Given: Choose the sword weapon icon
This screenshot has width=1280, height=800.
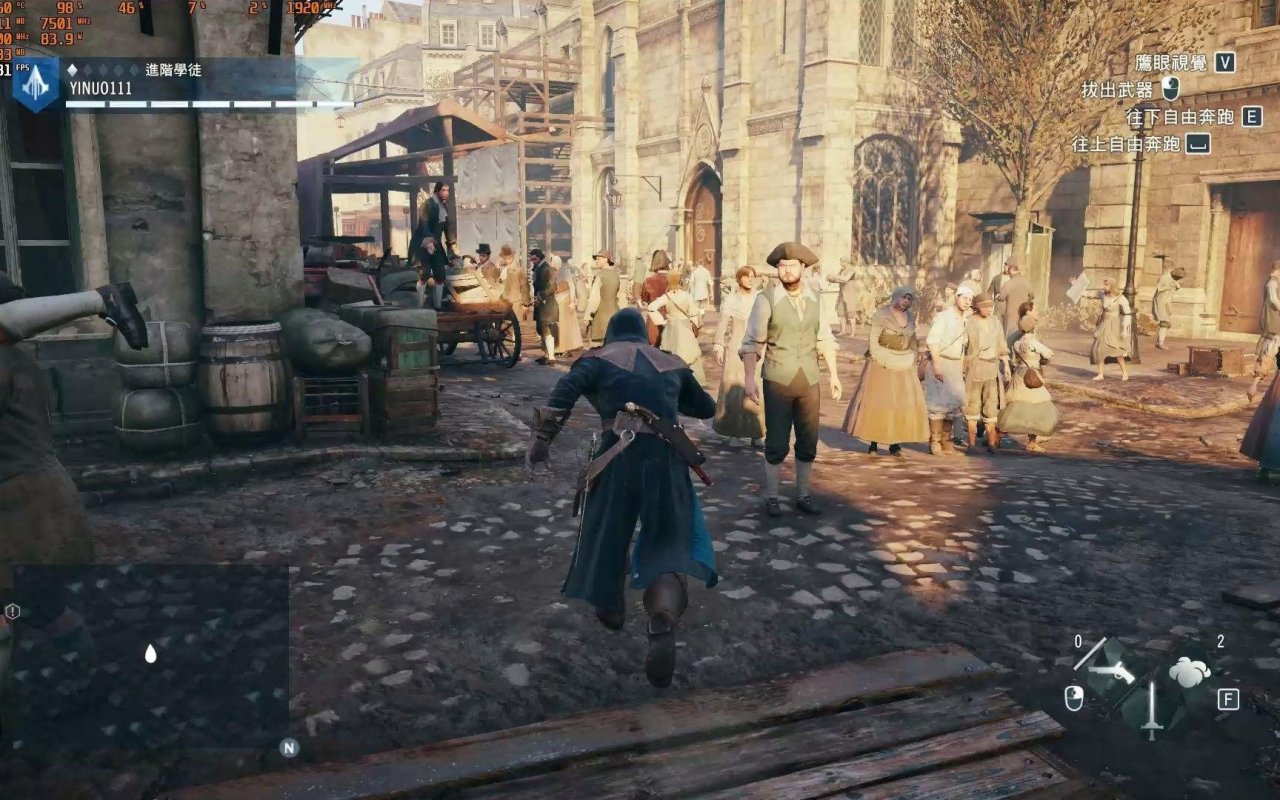Looking at the screenshot, I should pyautogui.click(x=1151, y=710).
